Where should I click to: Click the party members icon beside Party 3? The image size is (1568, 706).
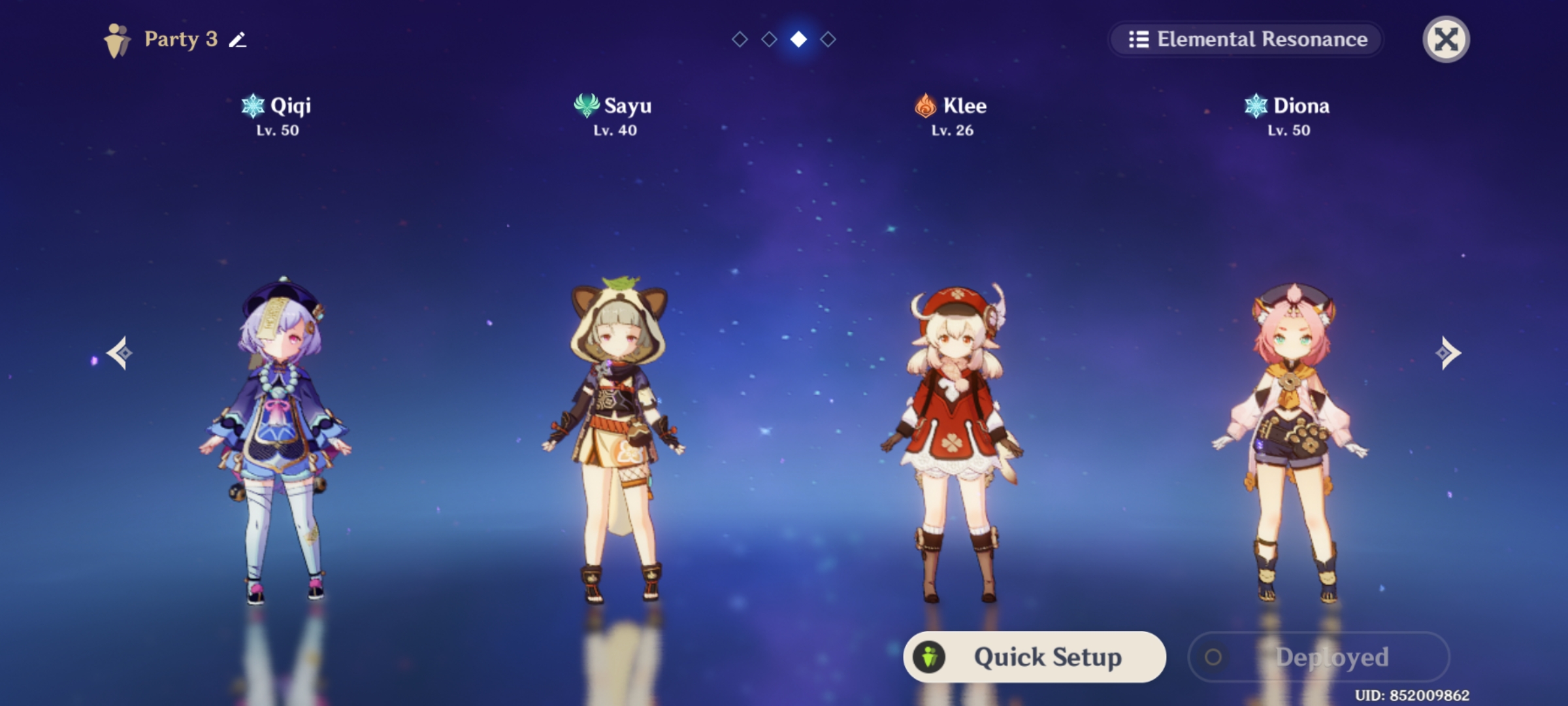[x=118, y=39]
